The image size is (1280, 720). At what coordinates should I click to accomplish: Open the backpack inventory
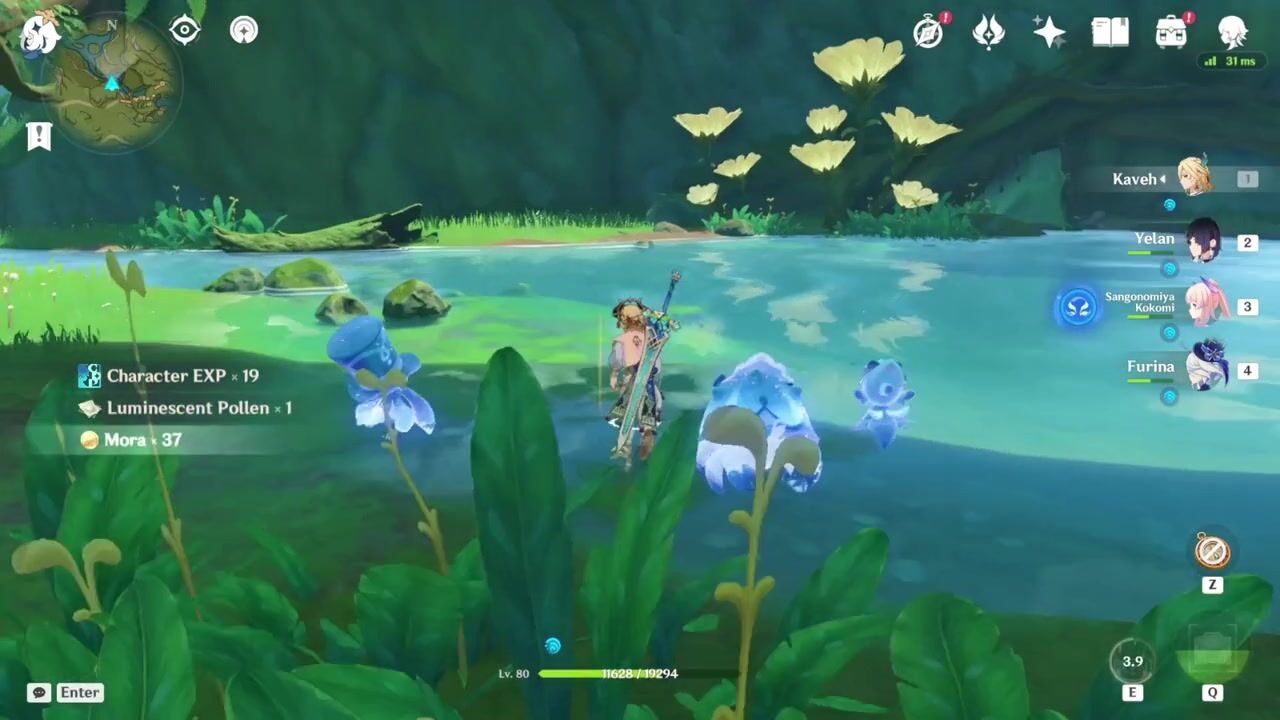point(1171,32)
